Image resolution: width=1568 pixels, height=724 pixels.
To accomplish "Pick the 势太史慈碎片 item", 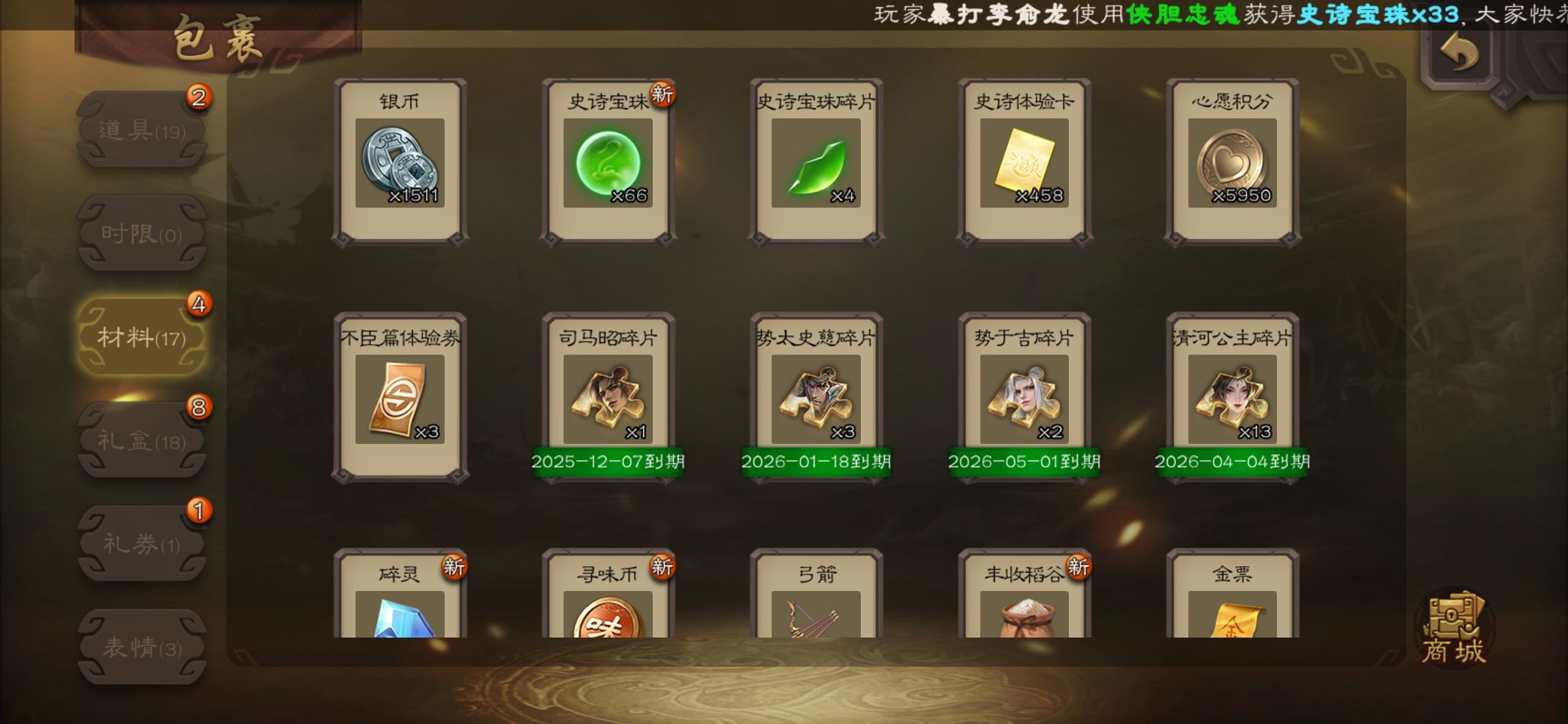I will [816, 399].
